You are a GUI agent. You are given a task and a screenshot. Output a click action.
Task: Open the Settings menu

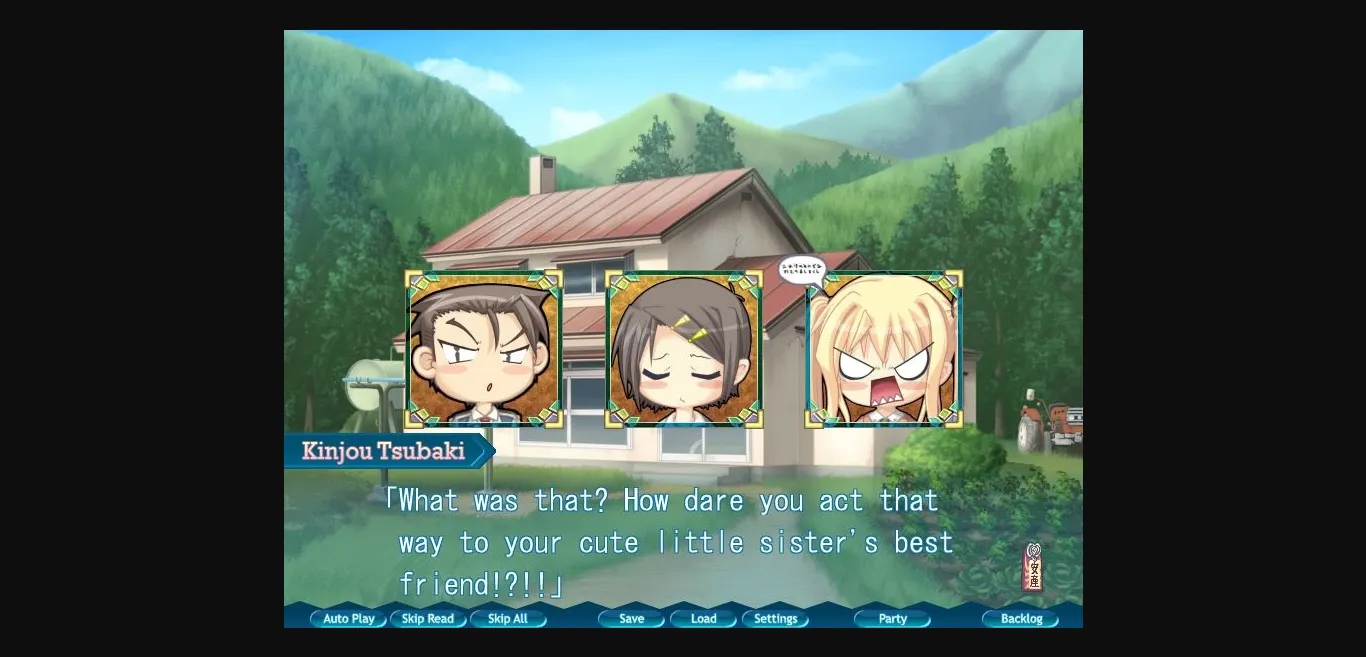pyautogui.click(x=776, y=619)
